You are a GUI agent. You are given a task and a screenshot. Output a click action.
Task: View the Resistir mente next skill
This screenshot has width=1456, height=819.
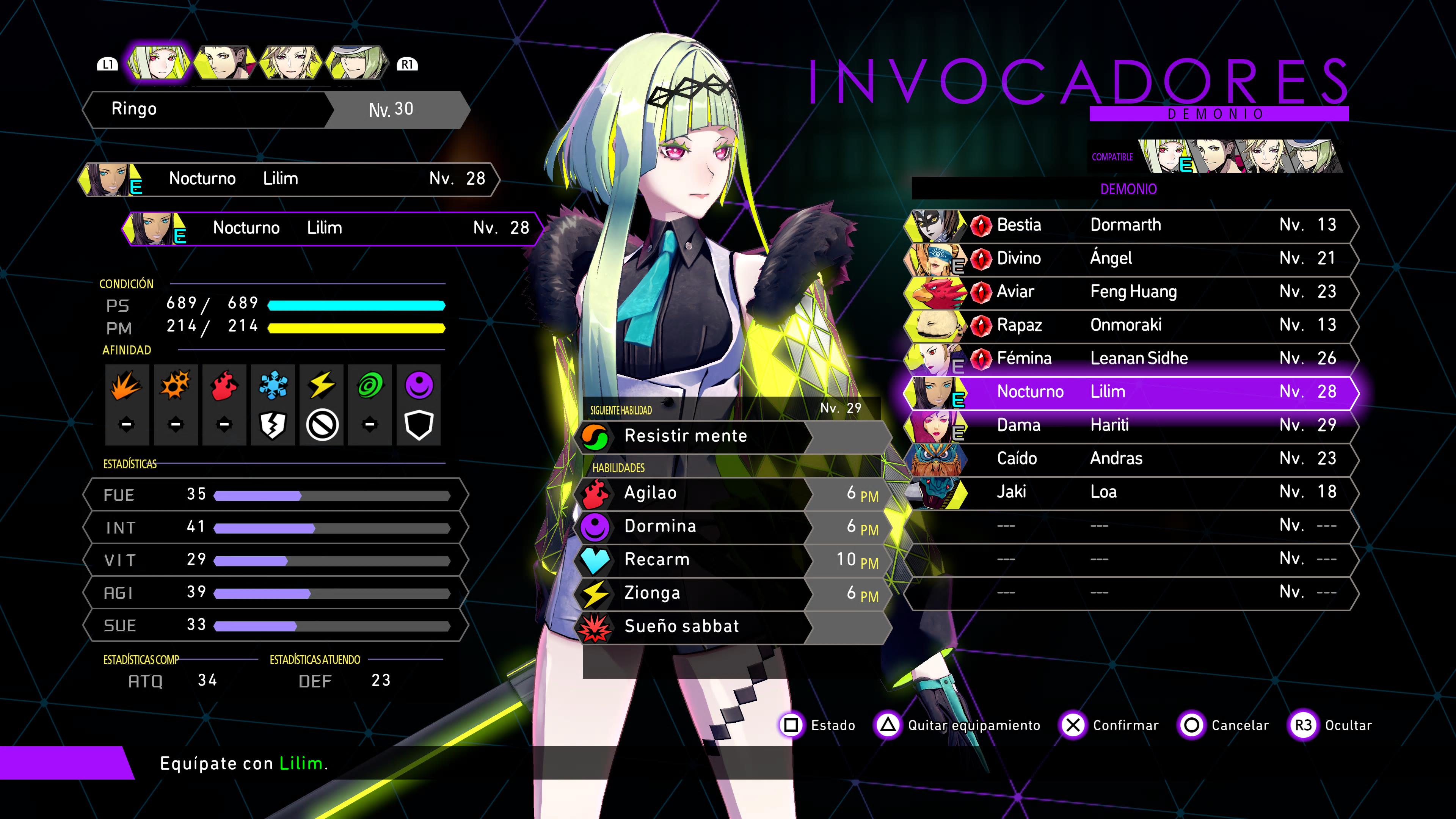click(x=729, y=436)
